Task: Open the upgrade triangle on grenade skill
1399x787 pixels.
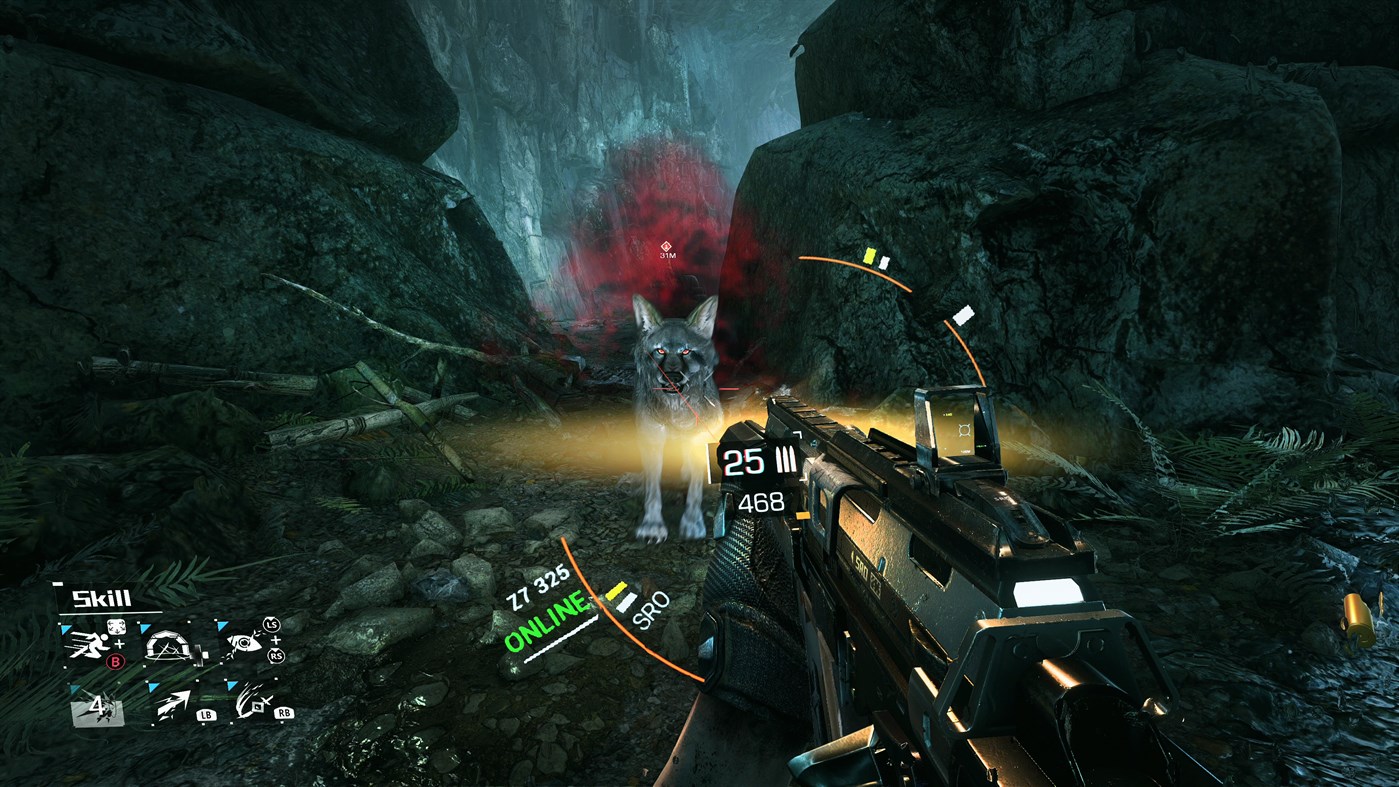Action: click(x=74, y=688)
